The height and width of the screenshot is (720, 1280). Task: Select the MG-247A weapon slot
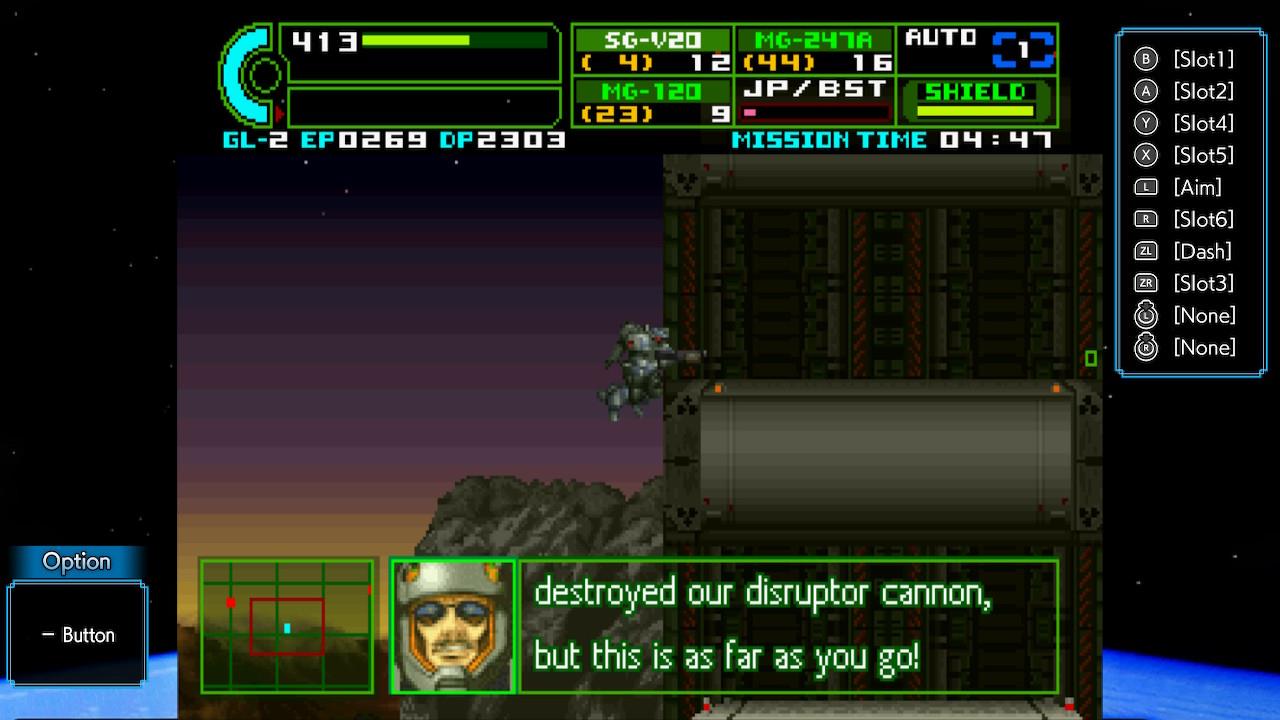point(814,50)
